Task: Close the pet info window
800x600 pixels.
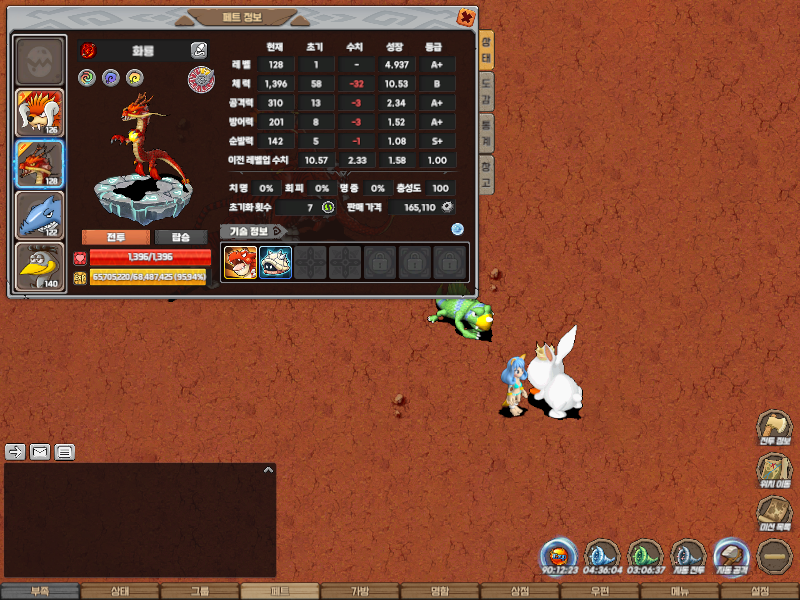Action: [x=465, y=17]
